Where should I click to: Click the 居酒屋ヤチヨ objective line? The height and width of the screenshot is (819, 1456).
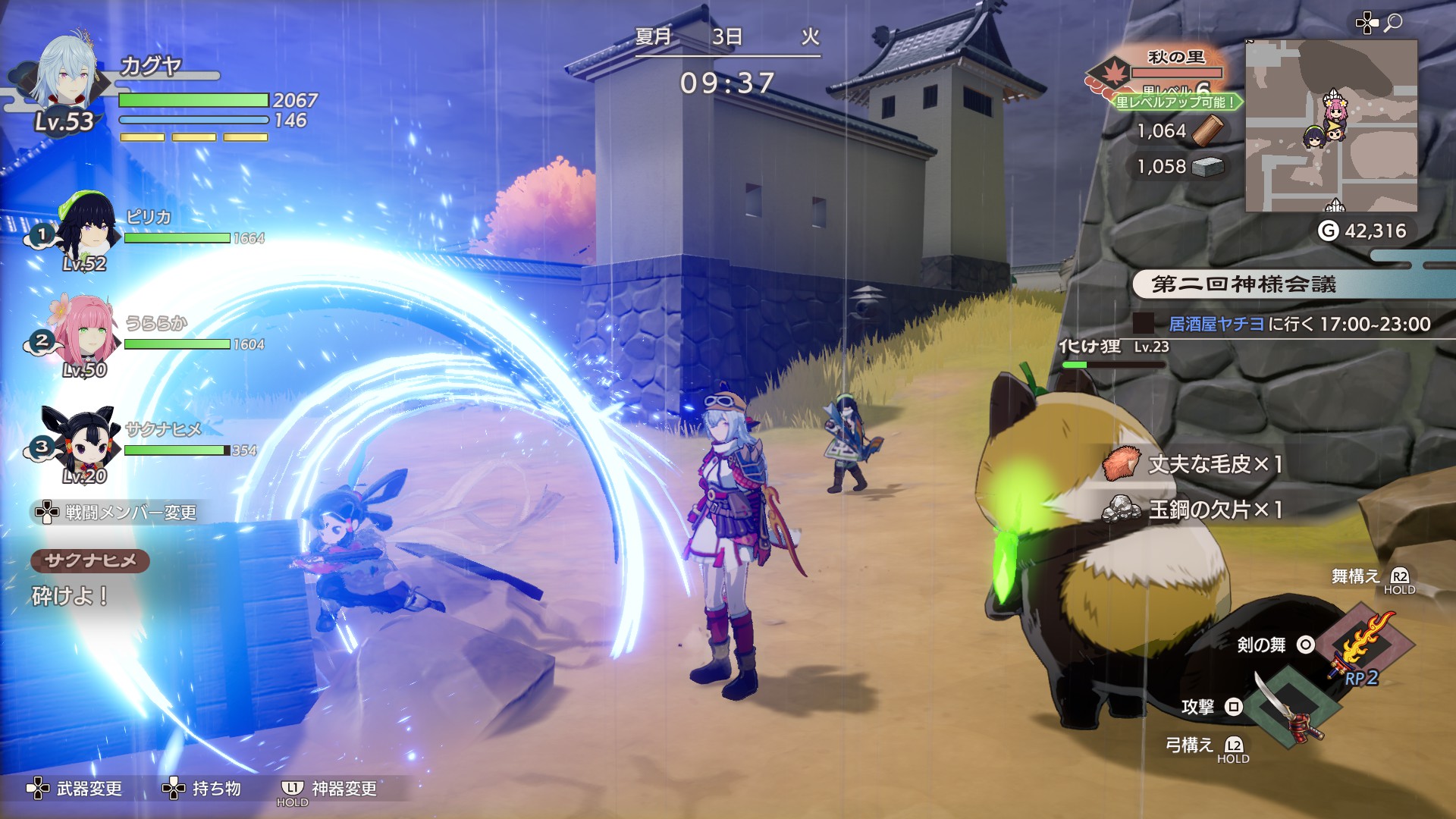tap(1298, 325)
